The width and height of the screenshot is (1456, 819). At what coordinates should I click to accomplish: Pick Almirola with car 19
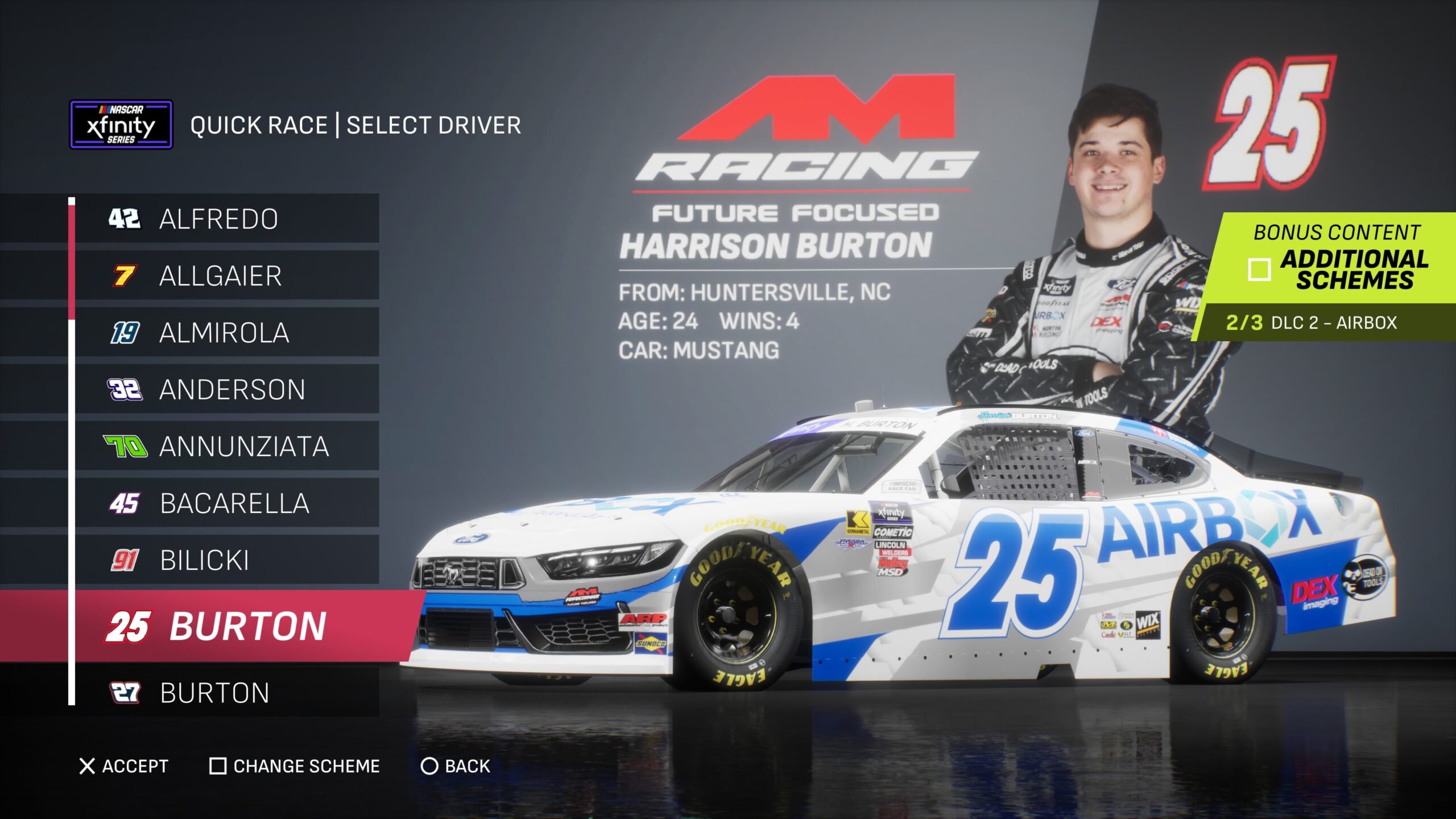(x=226, y=332)
